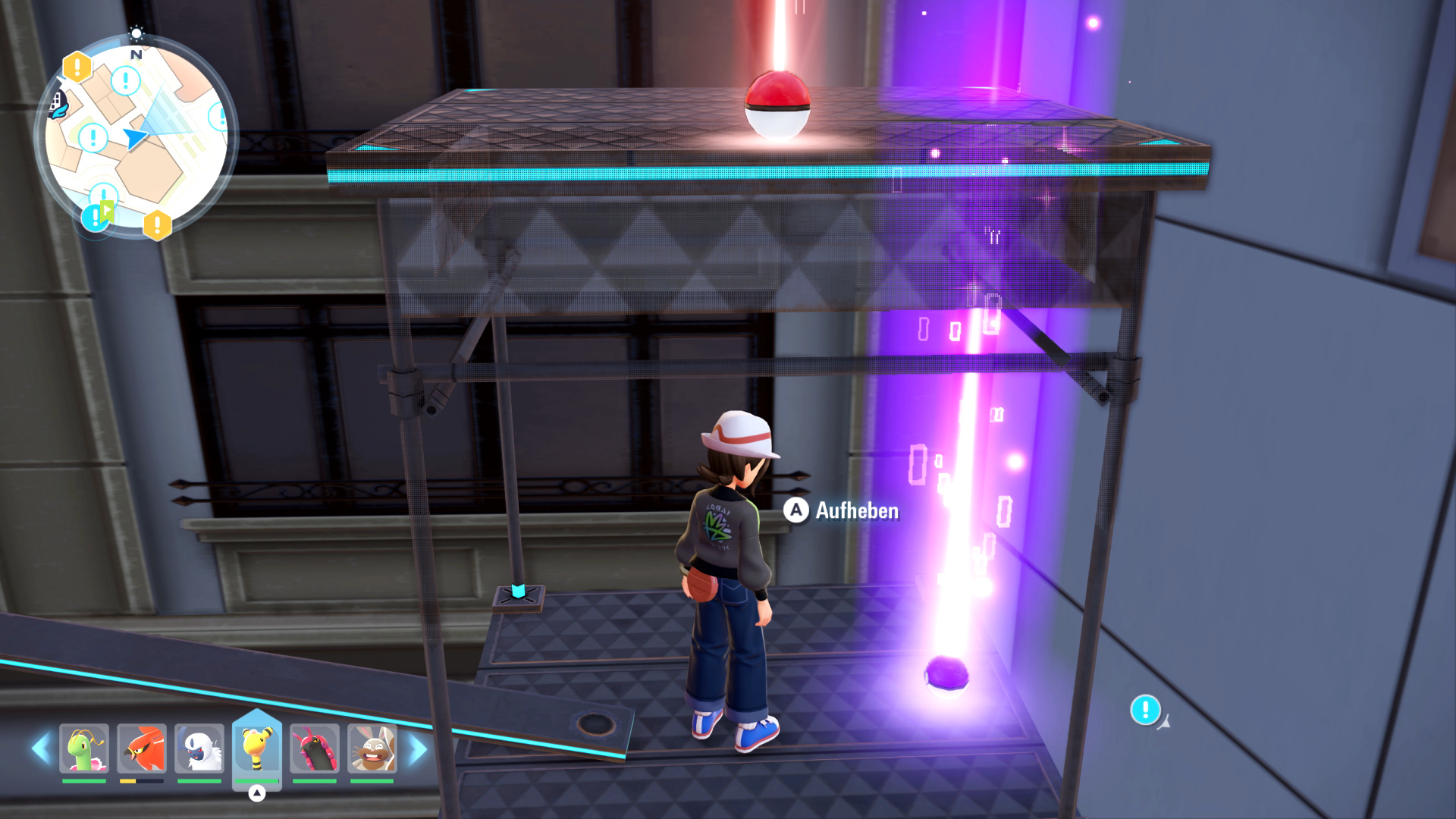Switch to Absol in the party bar
The width and height of the screenshot is (1456, 819).
point(199,748)
